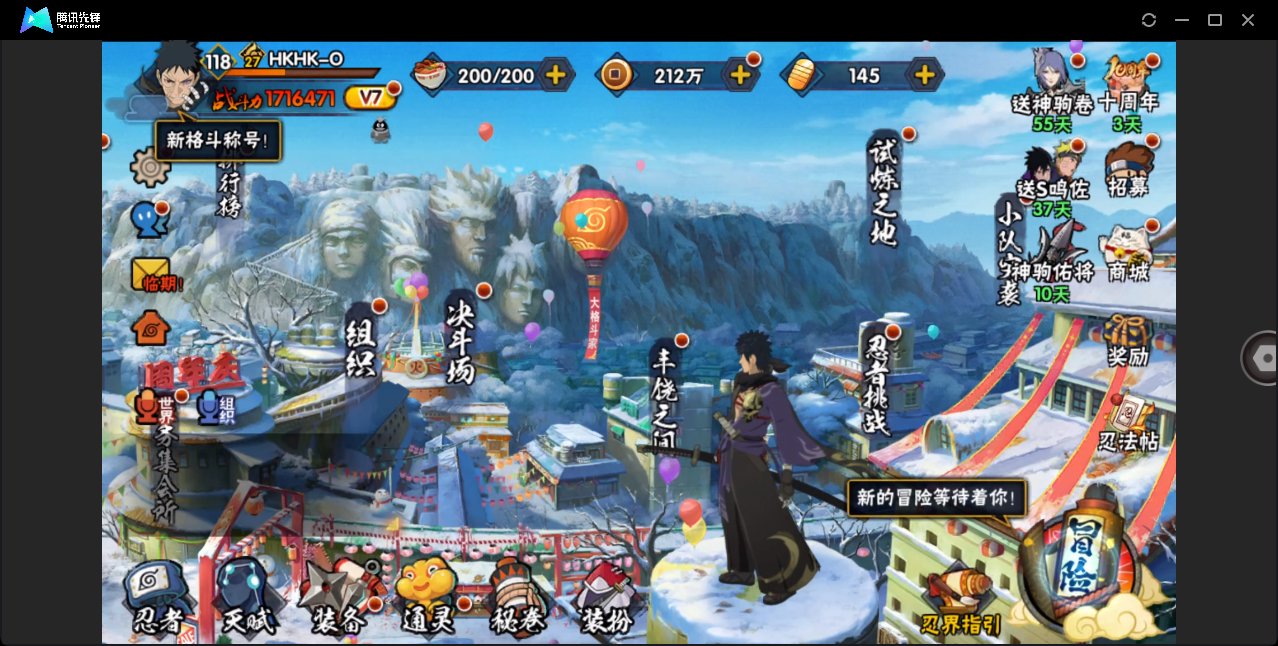Screen dimensions: 1278x646
Task: Open the 天赋 talent menu
Action: coord(246,598)
